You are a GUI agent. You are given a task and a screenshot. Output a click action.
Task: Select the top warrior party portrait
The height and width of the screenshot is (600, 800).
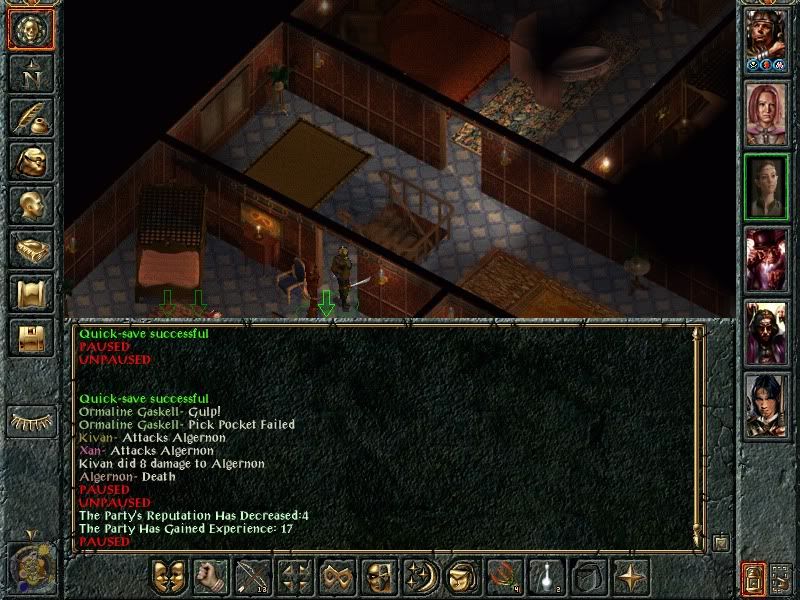pyautogui.click(x=767, y=40)
